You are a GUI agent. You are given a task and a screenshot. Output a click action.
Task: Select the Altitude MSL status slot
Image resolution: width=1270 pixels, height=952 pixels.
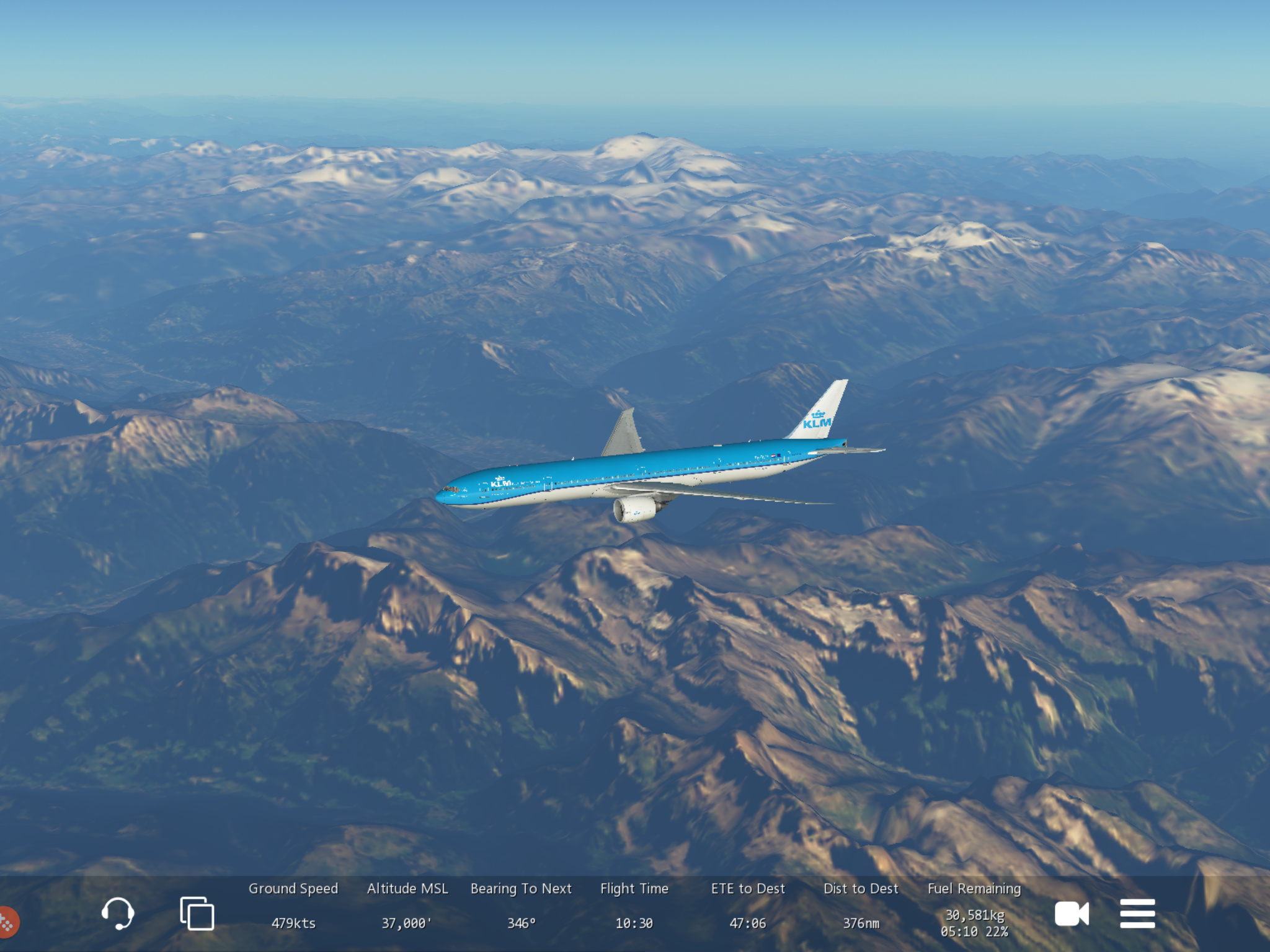407,906
